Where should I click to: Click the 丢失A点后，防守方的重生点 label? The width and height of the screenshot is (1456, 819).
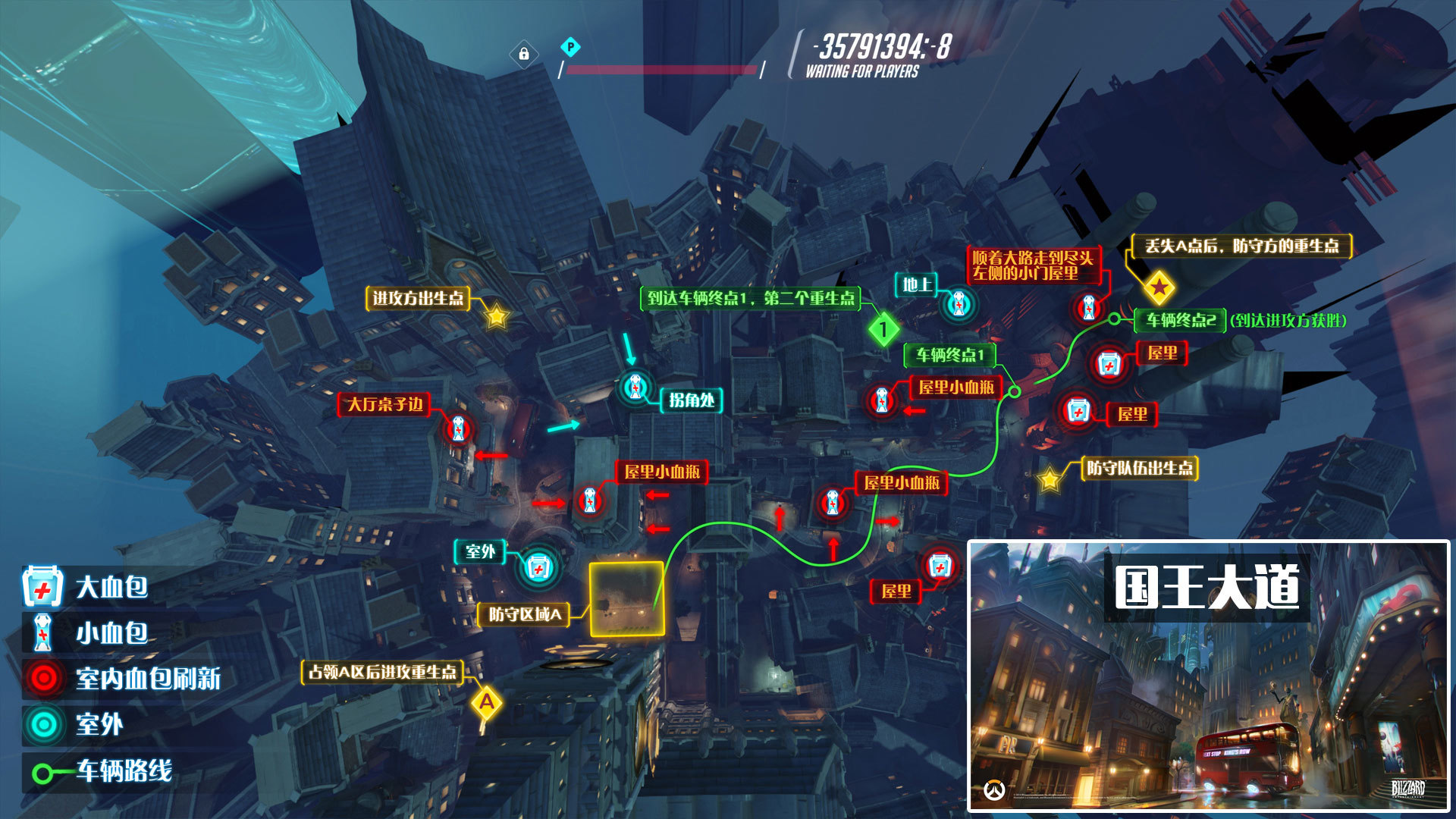click(x=1241, y=246)
